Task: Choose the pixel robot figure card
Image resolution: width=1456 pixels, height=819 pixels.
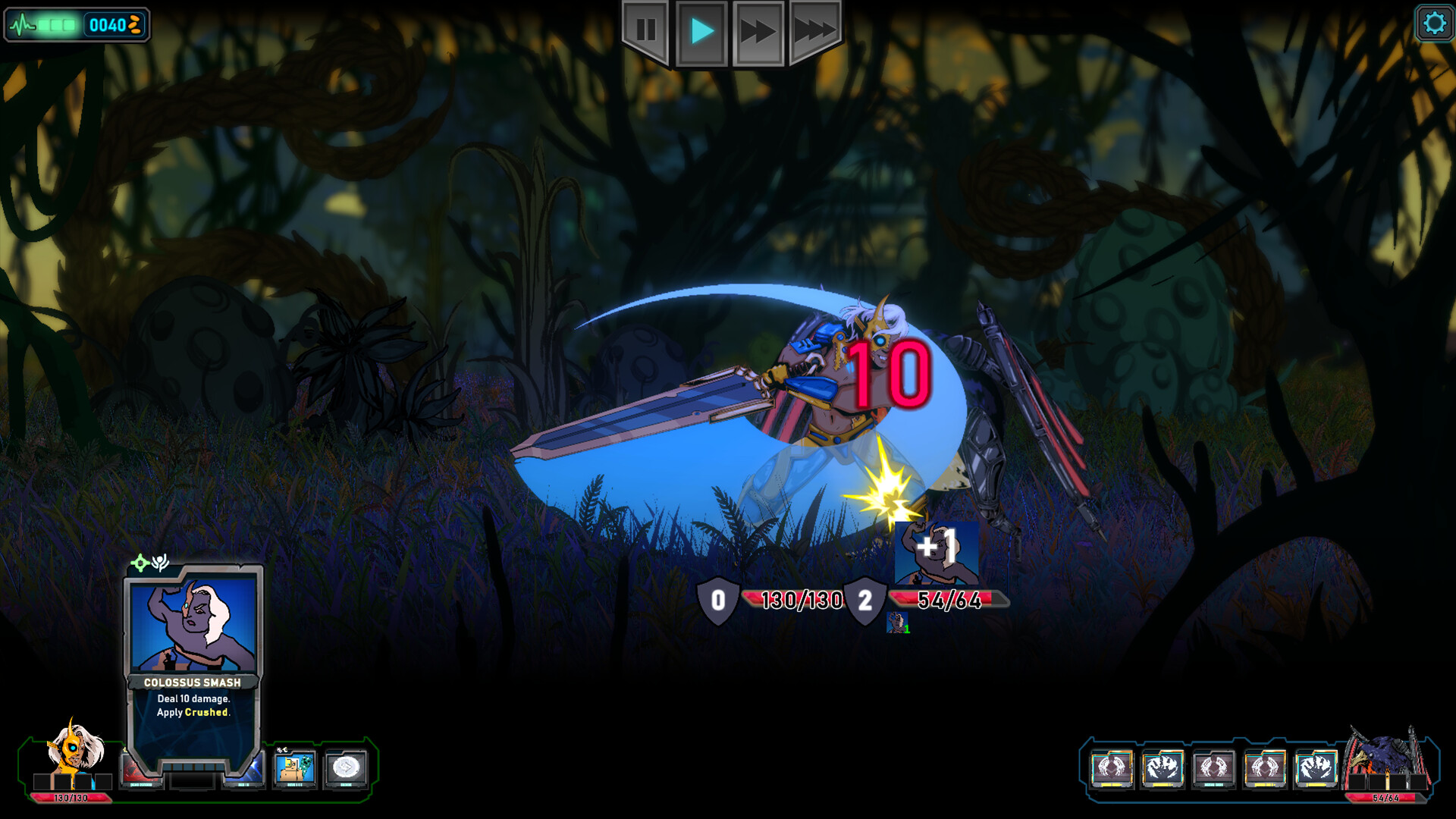Action: pos(294,768)
